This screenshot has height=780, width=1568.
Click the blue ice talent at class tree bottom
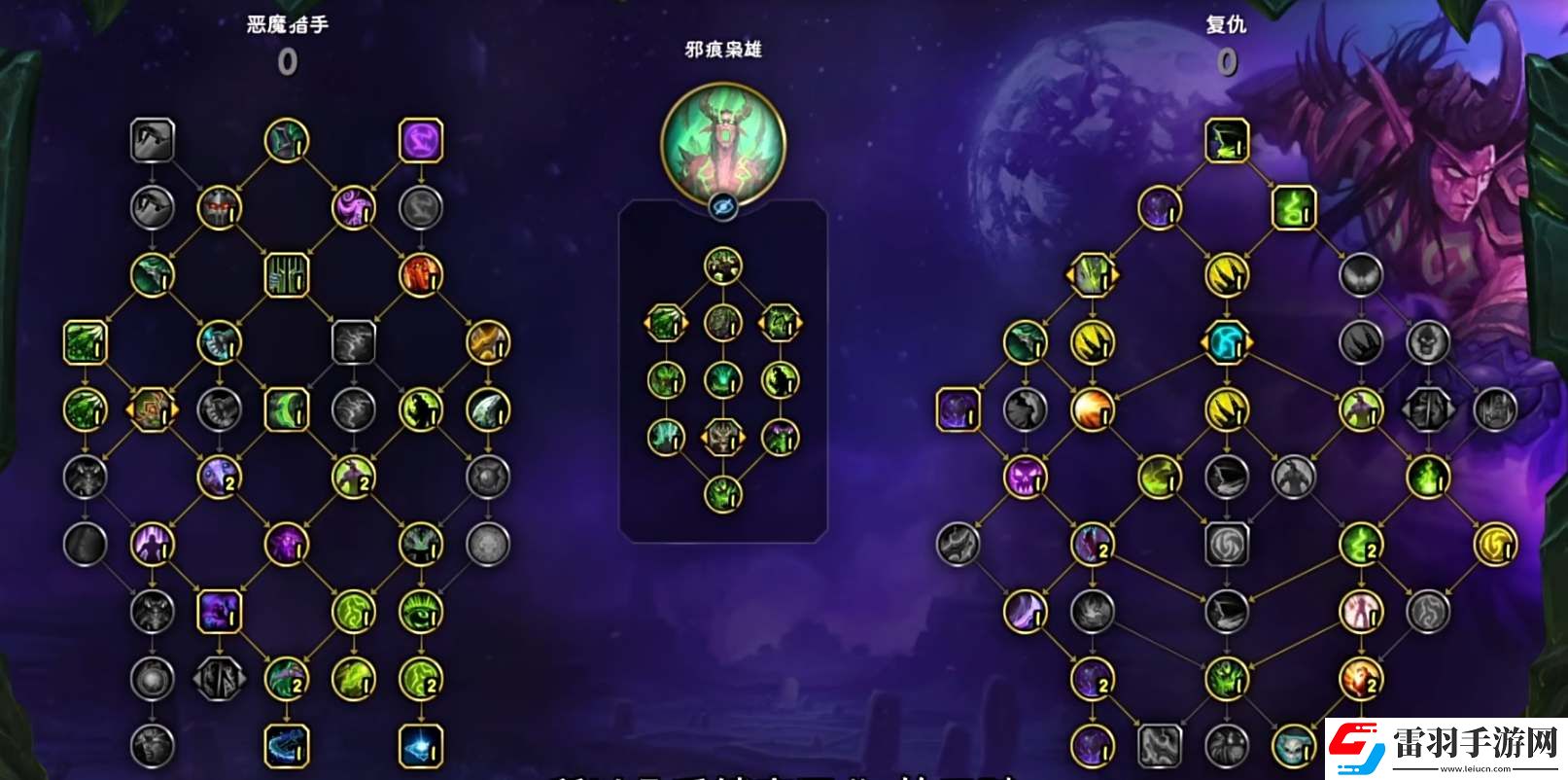418,744
